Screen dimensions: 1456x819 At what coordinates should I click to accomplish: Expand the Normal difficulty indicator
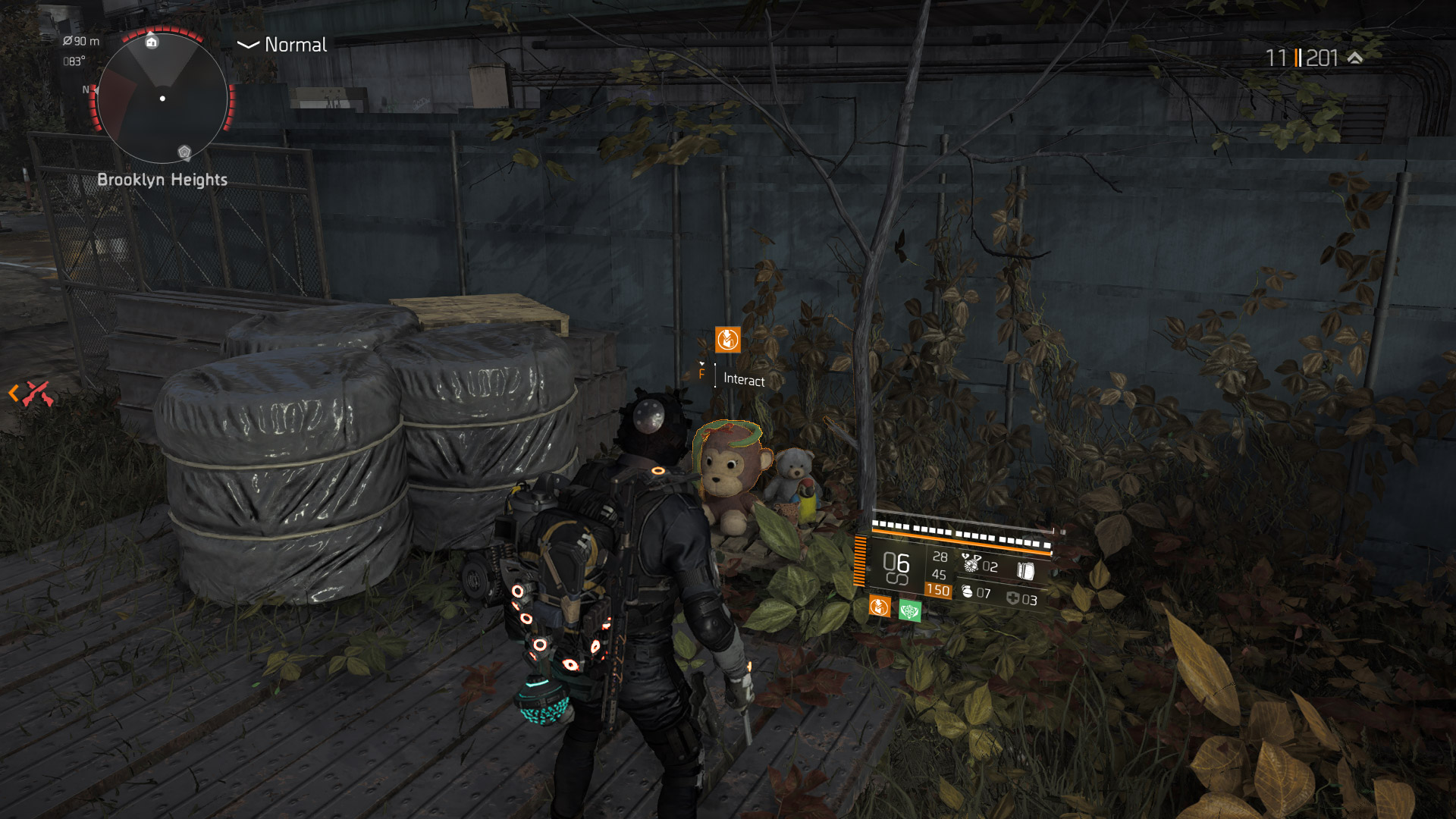point(282,45)
